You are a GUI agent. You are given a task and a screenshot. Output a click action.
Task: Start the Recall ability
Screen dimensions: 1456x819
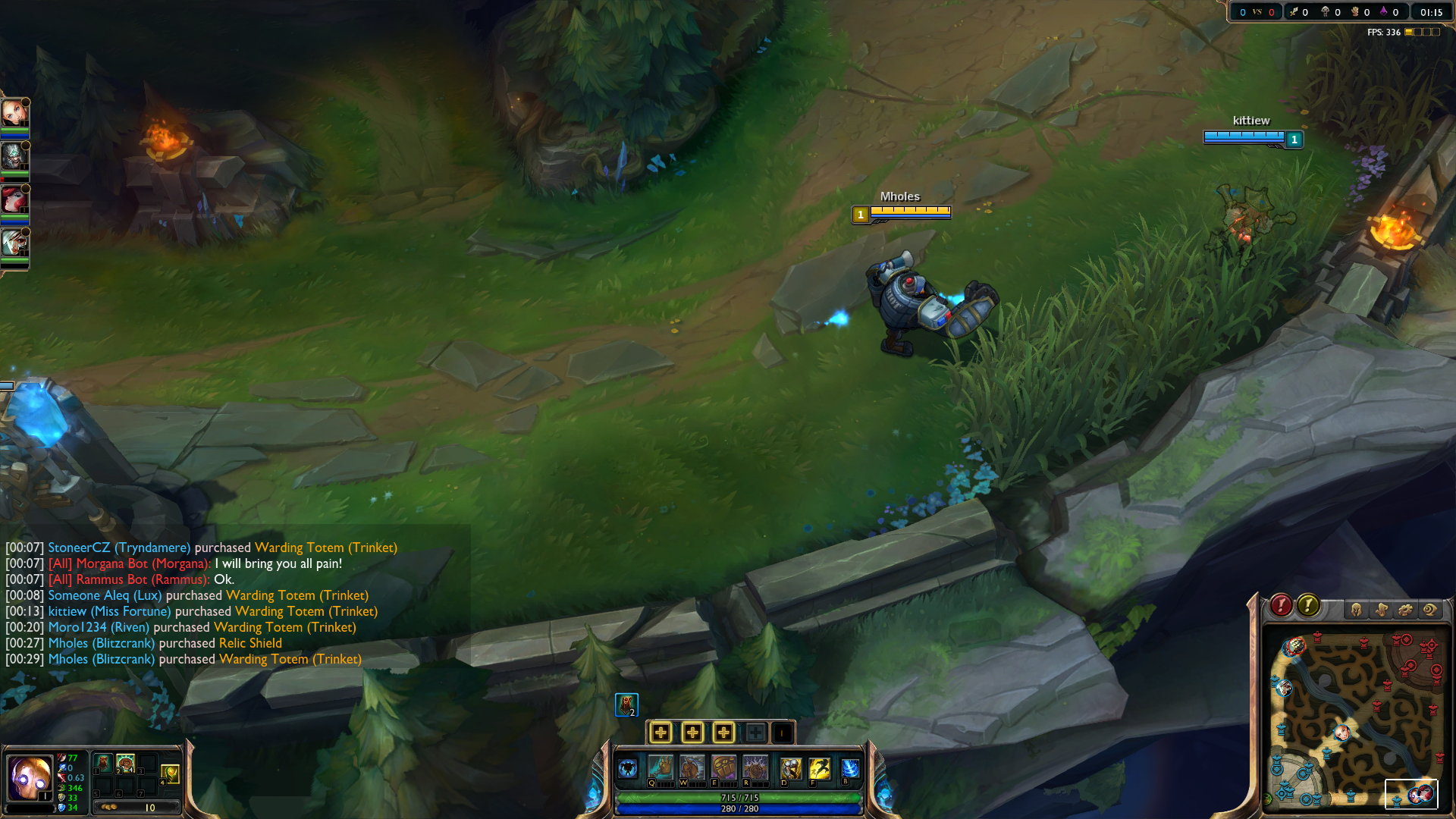[851, 768]
